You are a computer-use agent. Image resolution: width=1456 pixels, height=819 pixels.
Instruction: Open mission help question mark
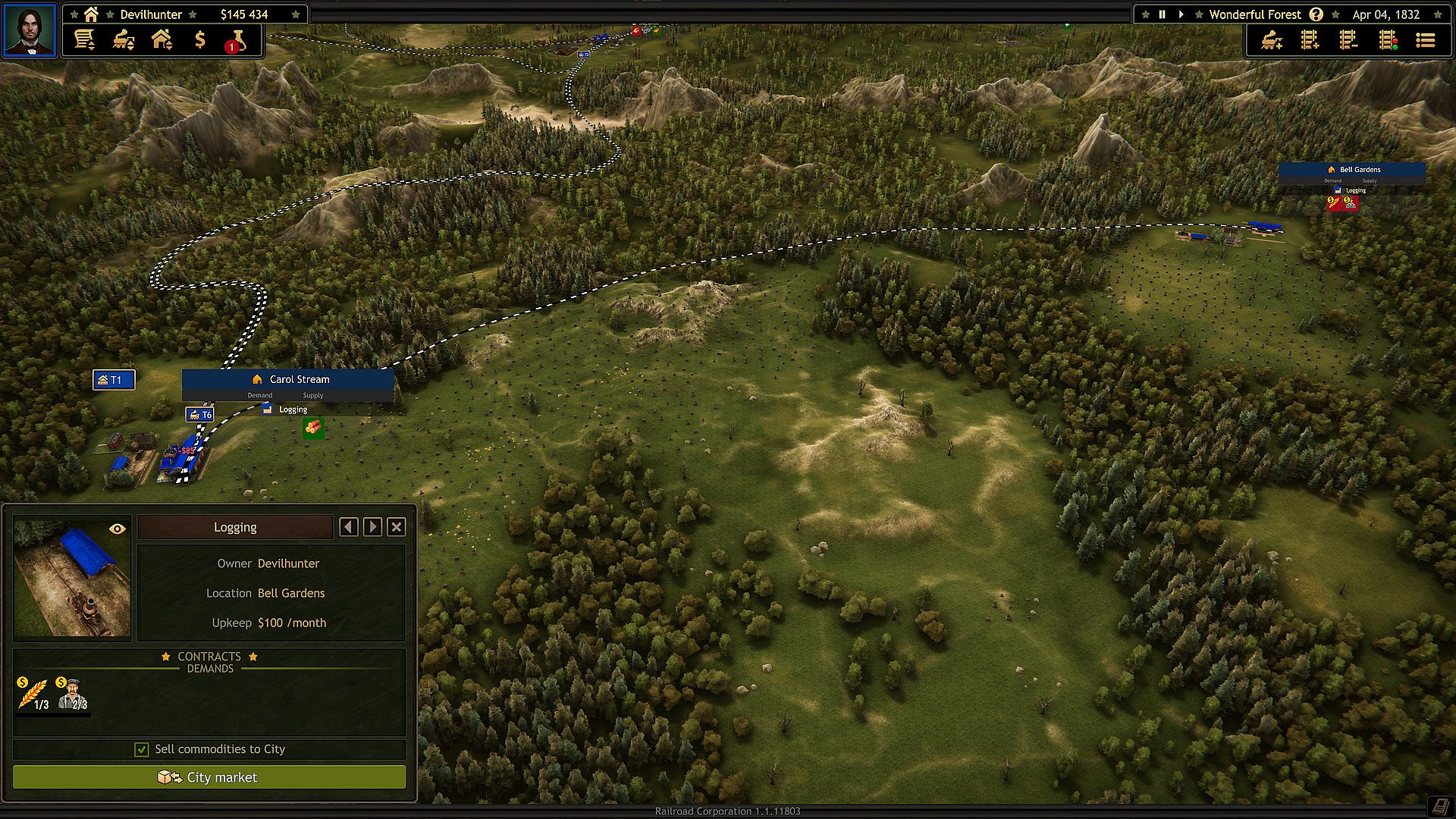[1316, 14]
